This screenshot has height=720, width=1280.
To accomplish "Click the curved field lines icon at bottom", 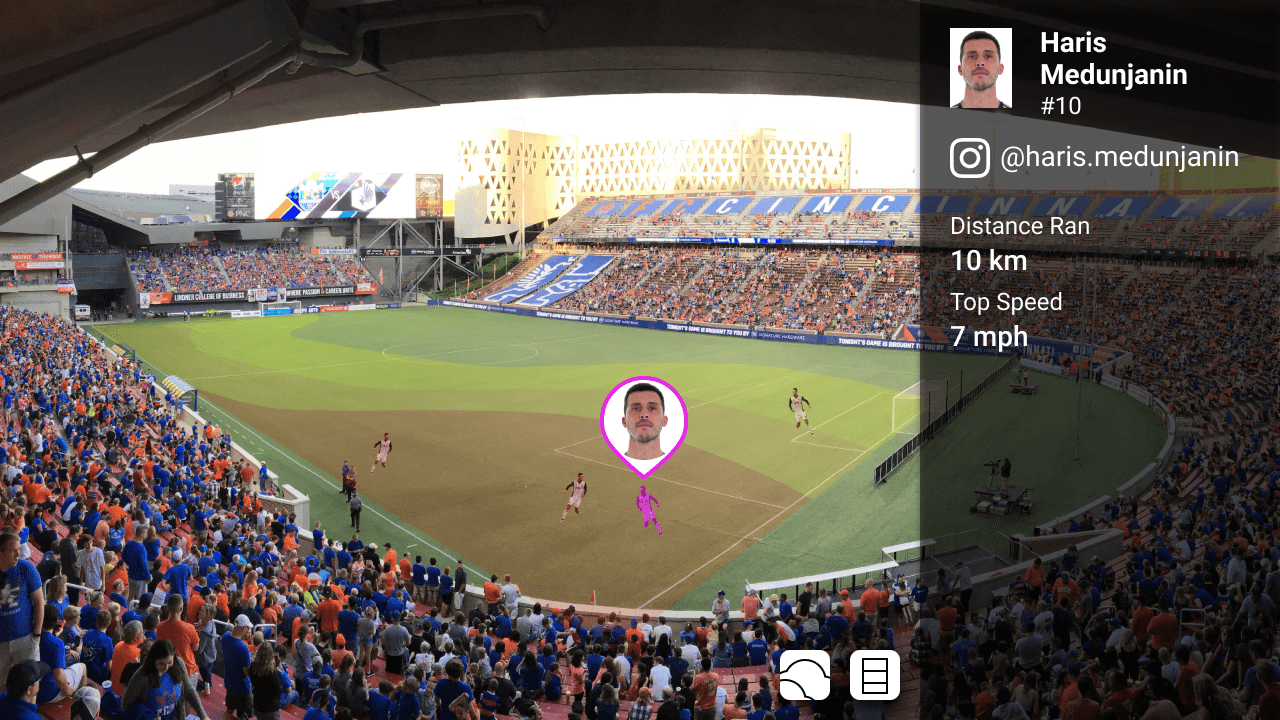I will coord(804,676).
